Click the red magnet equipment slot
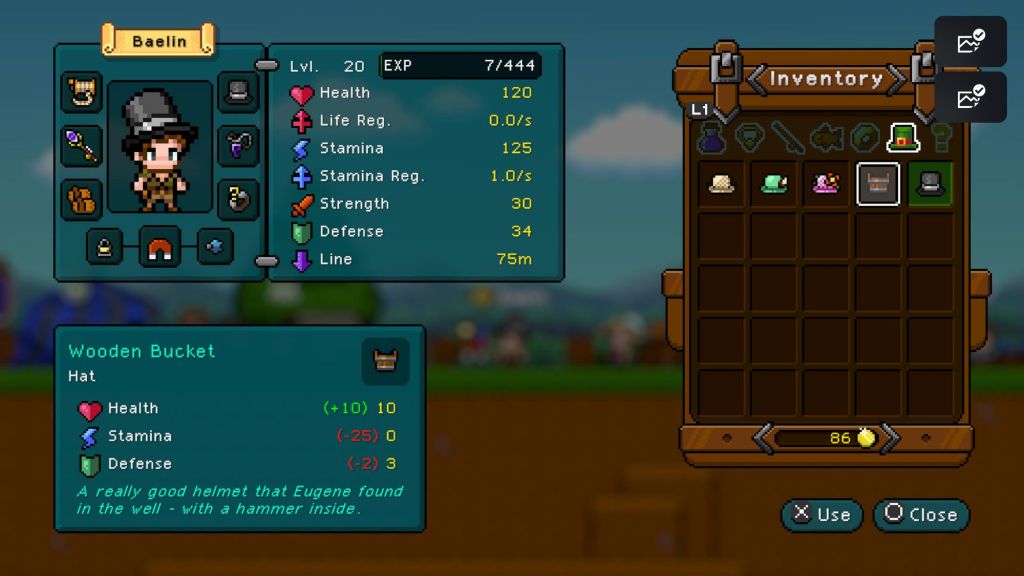This screenshot has width=1024, height=576. (x=160, y=246)
